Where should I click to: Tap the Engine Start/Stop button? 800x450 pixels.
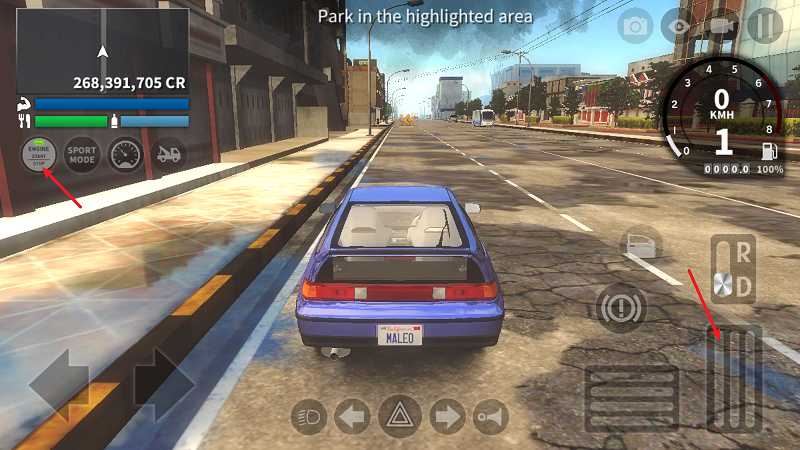click(x=38, y=155)
